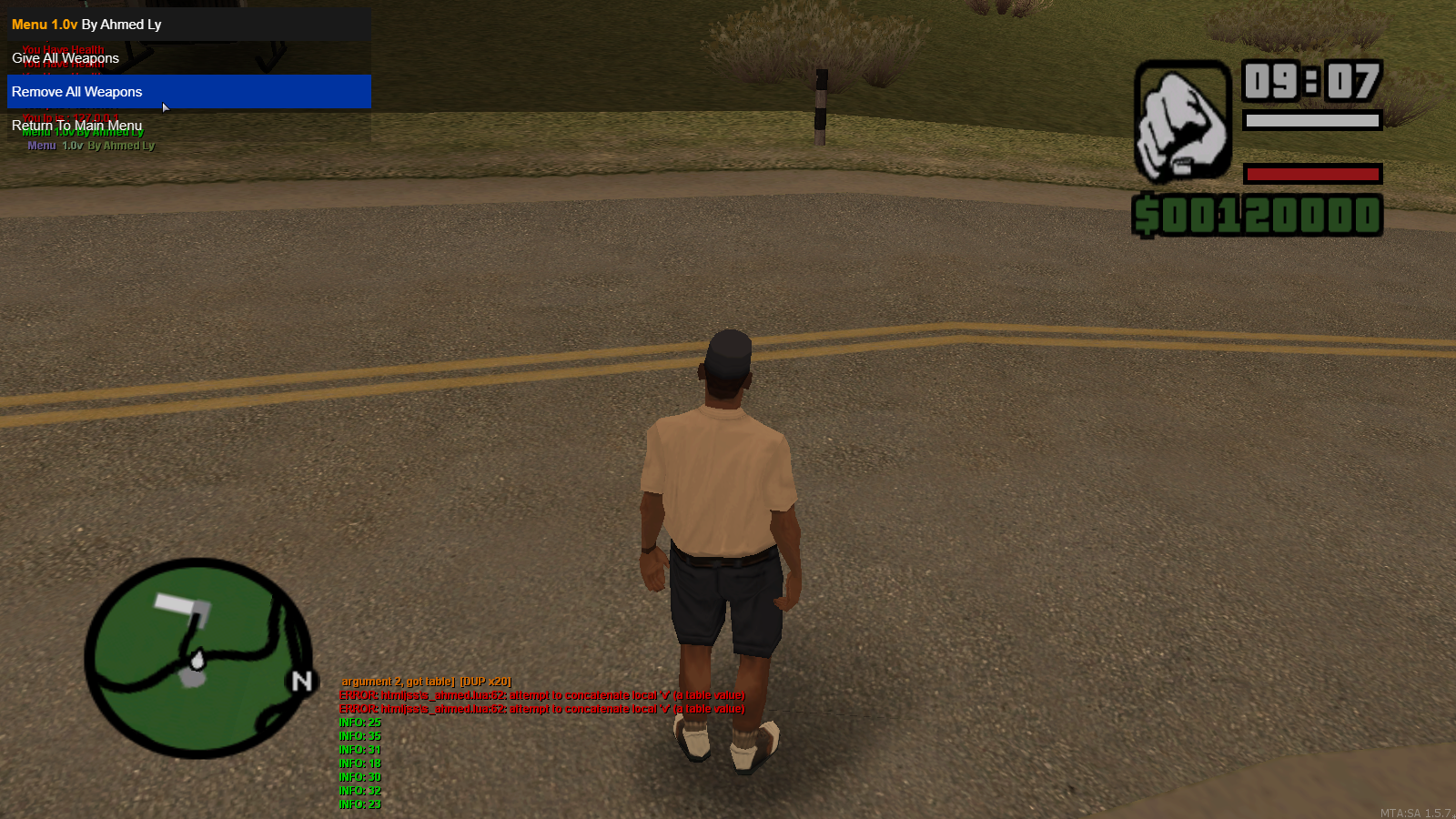Click Return To Main Menu
This screenshot has height=819, width=1456.
pyautogui.click(x=76, y=125)
